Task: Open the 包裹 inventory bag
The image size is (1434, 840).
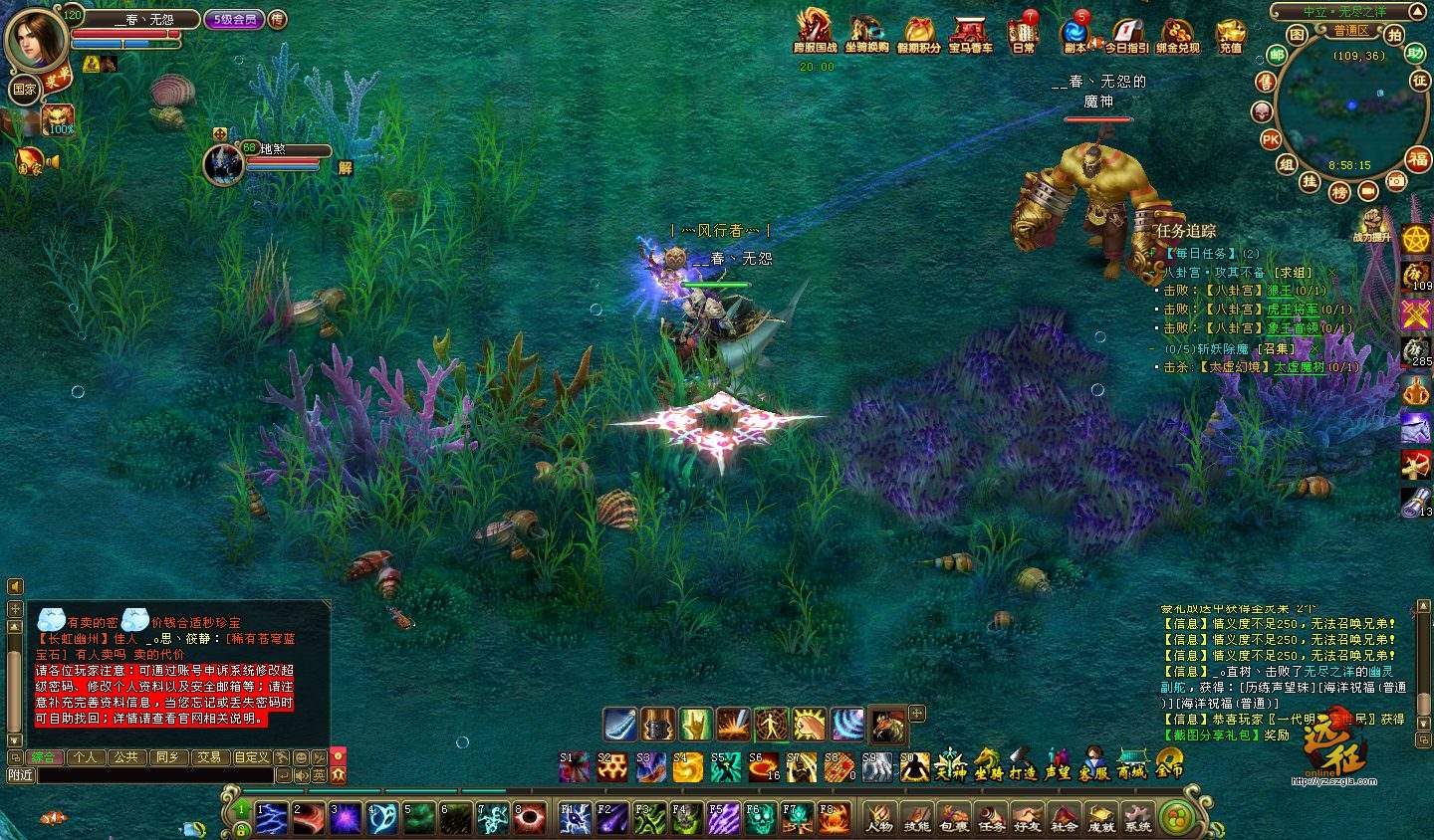Action: tap(953, 817)
